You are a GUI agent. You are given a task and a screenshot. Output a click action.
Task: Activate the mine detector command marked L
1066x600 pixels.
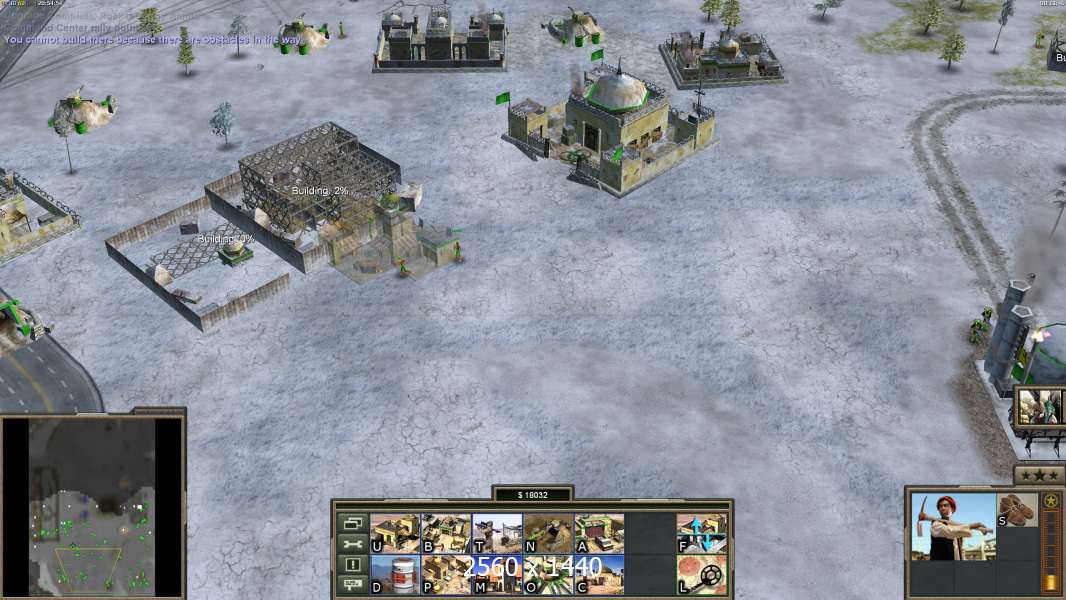[x=701, y=575]
